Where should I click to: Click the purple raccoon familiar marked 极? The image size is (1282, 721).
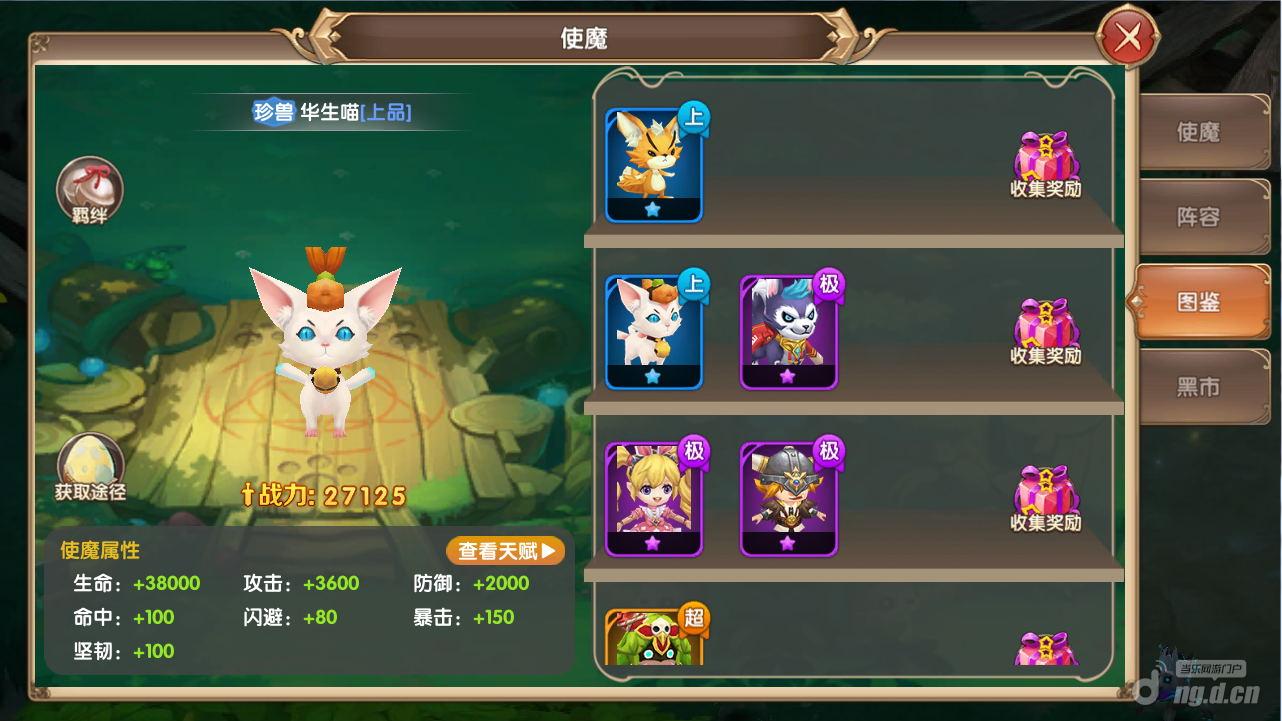(x=789, y=328)
